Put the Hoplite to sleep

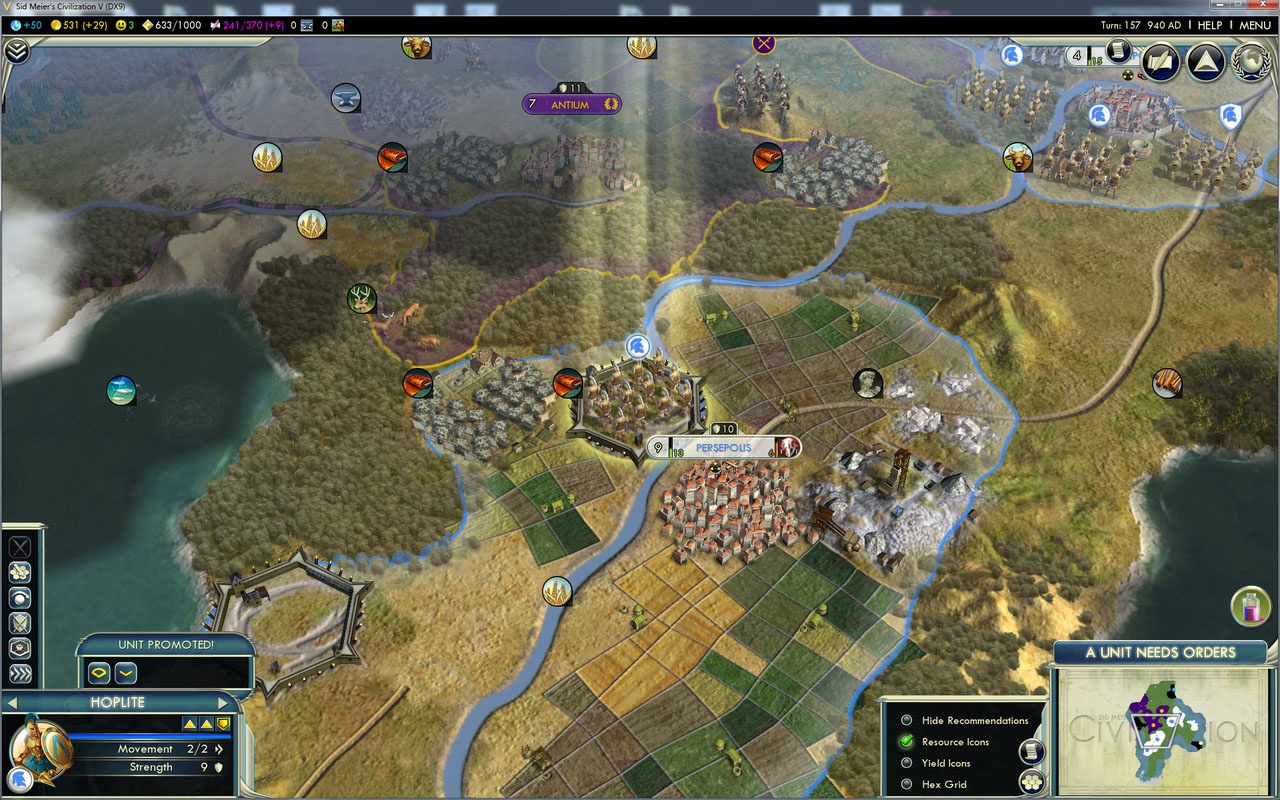tap(20, 597)
